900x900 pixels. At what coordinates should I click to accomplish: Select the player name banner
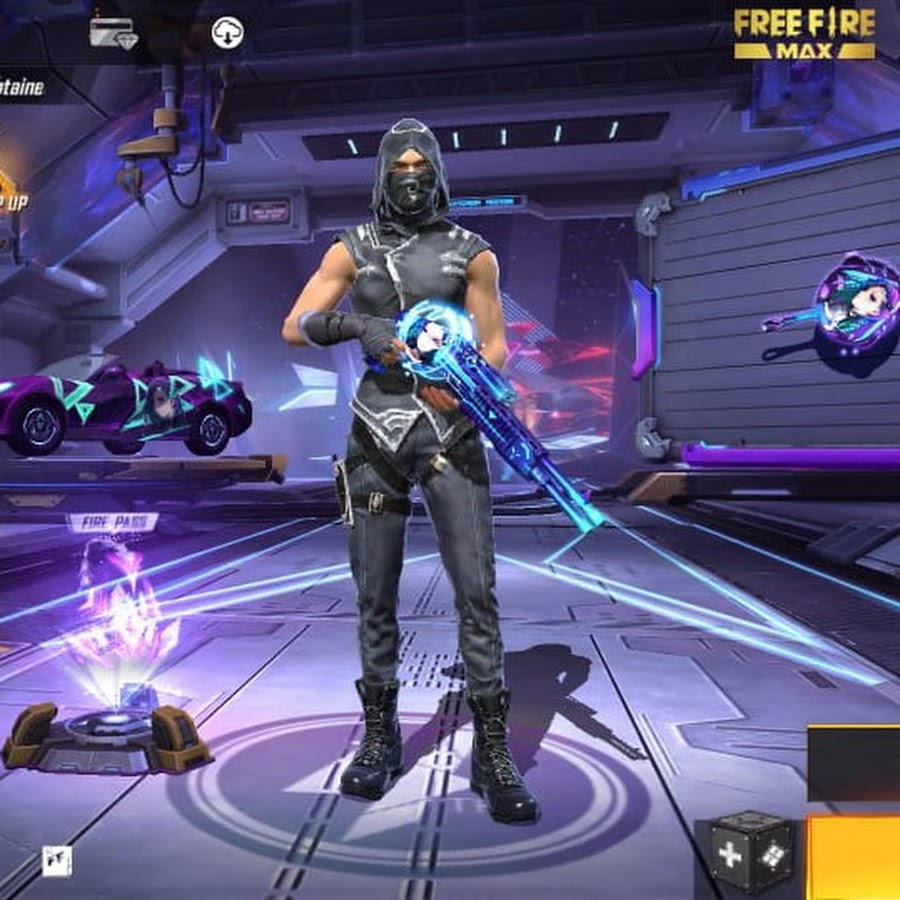pyautogui.click(x=24, y=88)
